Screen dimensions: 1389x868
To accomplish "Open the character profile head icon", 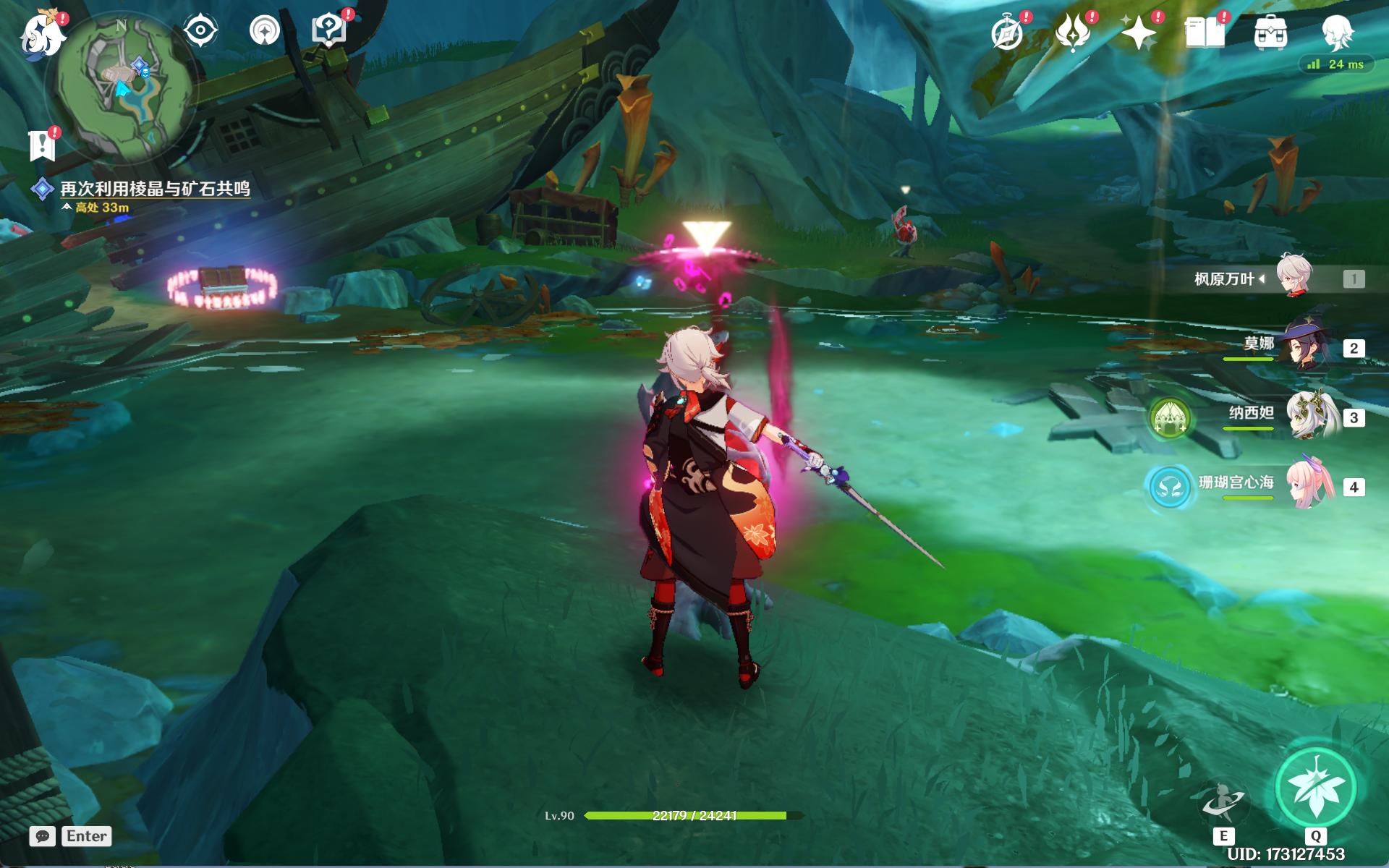I will pyautogui.click(x=1336, y=33).
